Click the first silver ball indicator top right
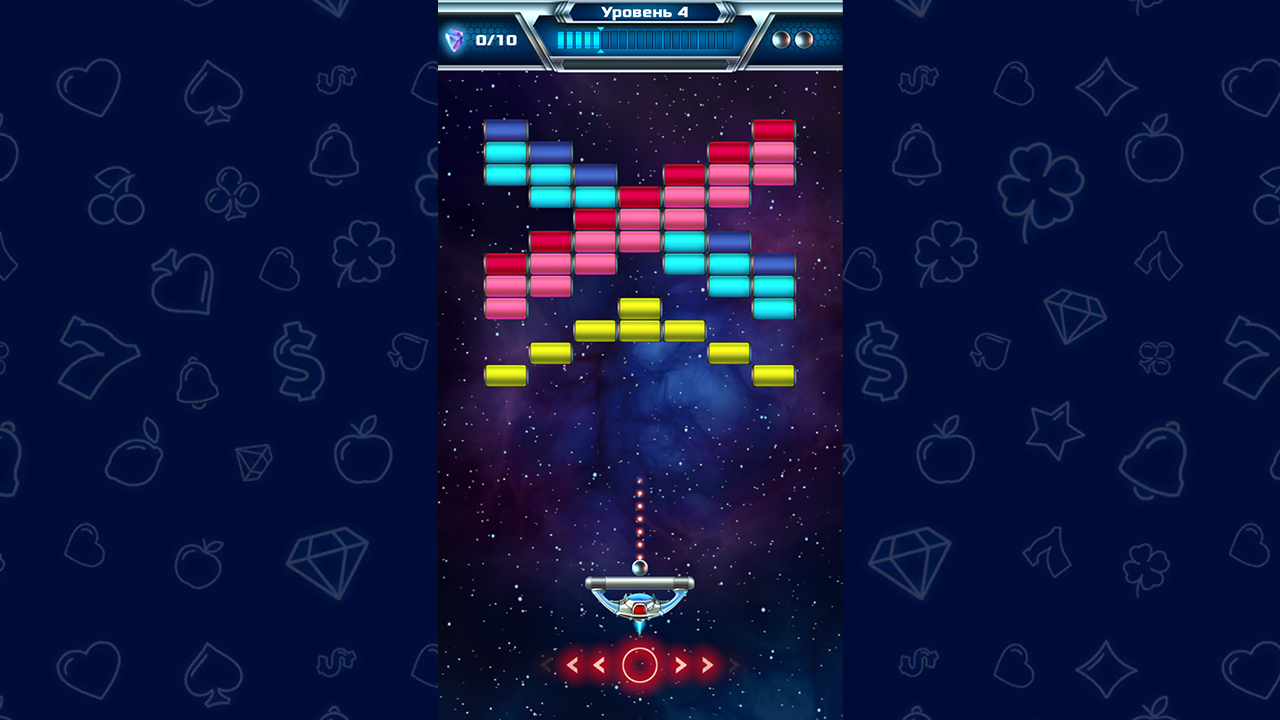1280x720 pixels. click(780, 40)
